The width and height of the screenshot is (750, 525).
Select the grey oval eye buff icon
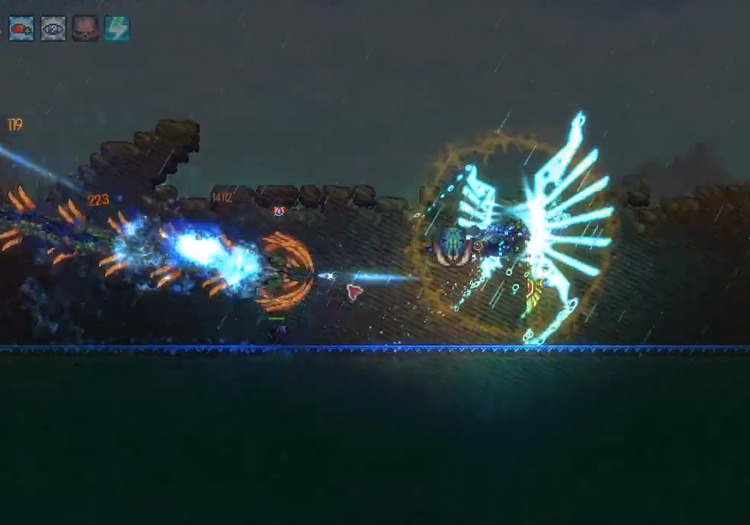coord(53,28)
